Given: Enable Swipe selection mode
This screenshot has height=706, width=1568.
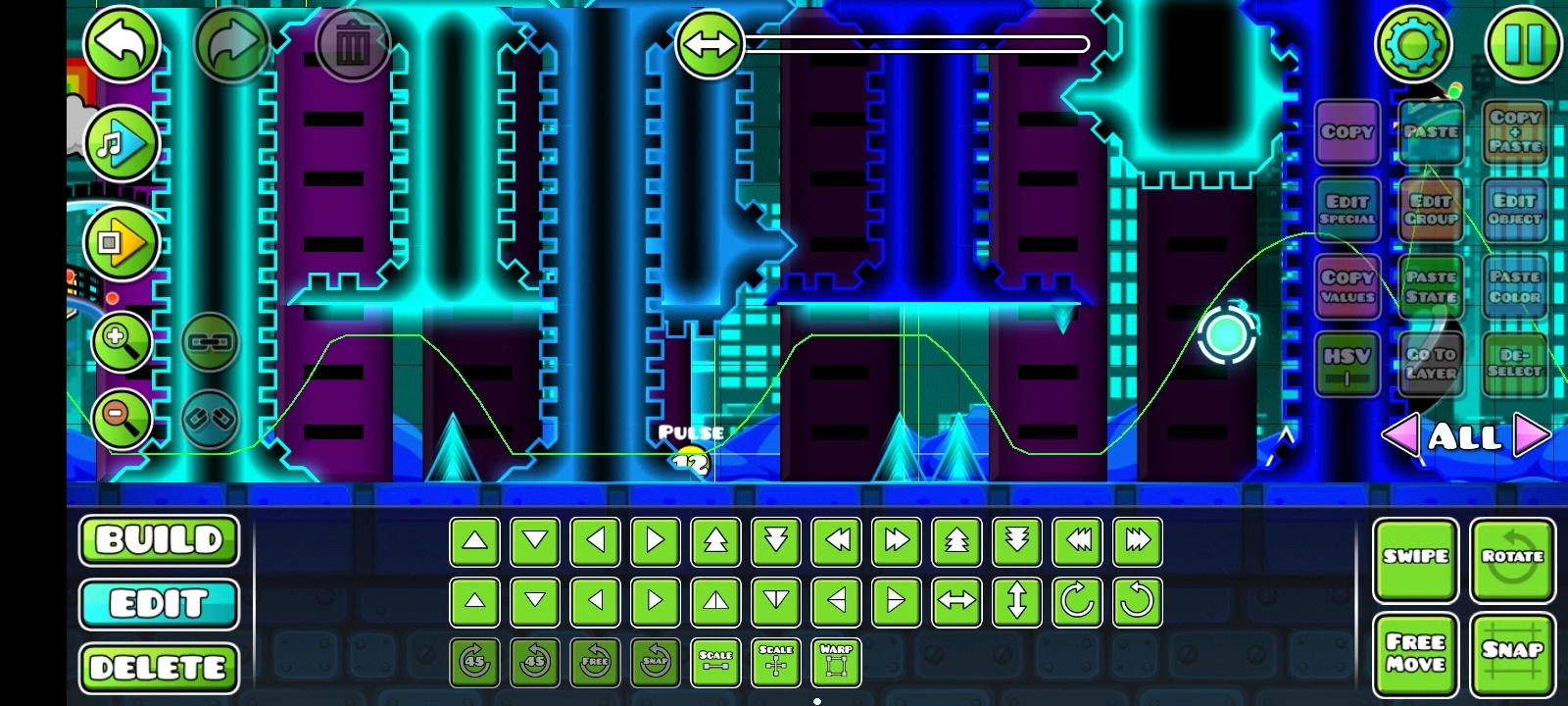Looking at the screenshot, I should click(x=1416, y=557).
